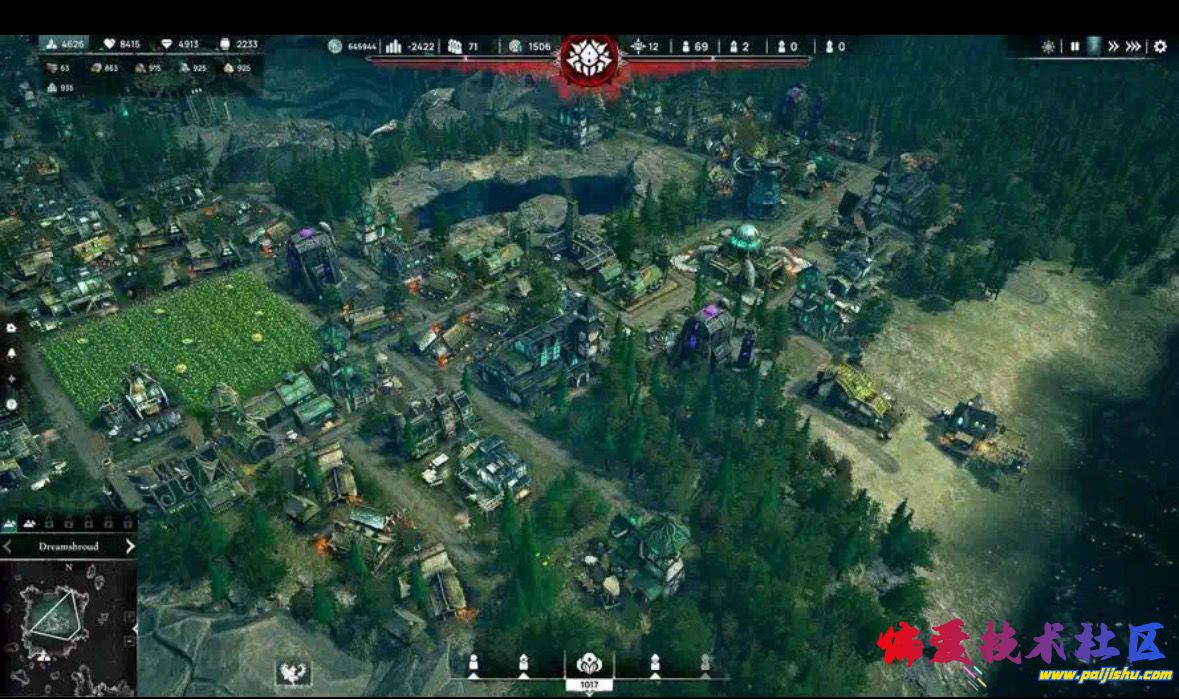Set game speed to double fast-forward
Image resolution: width=1179 pixels, height=699 pixels.
1113,47
